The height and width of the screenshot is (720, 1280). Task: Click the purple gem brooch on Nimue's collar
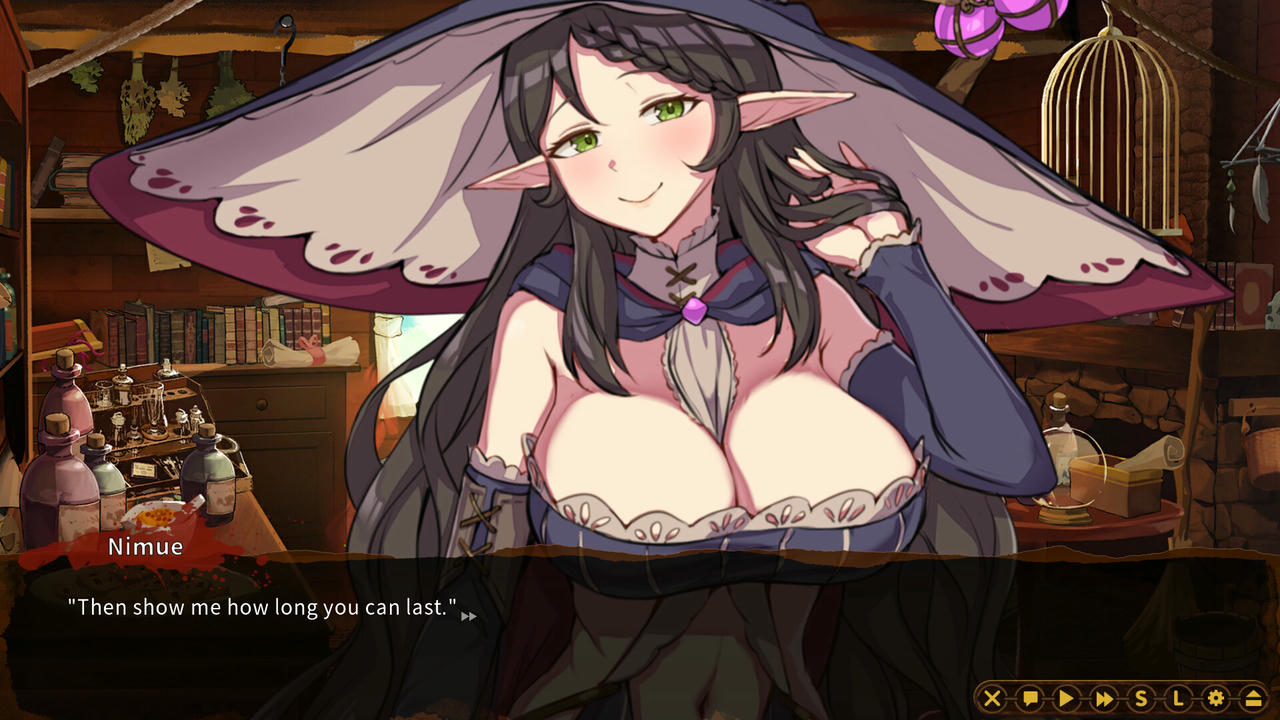(692, 312)
